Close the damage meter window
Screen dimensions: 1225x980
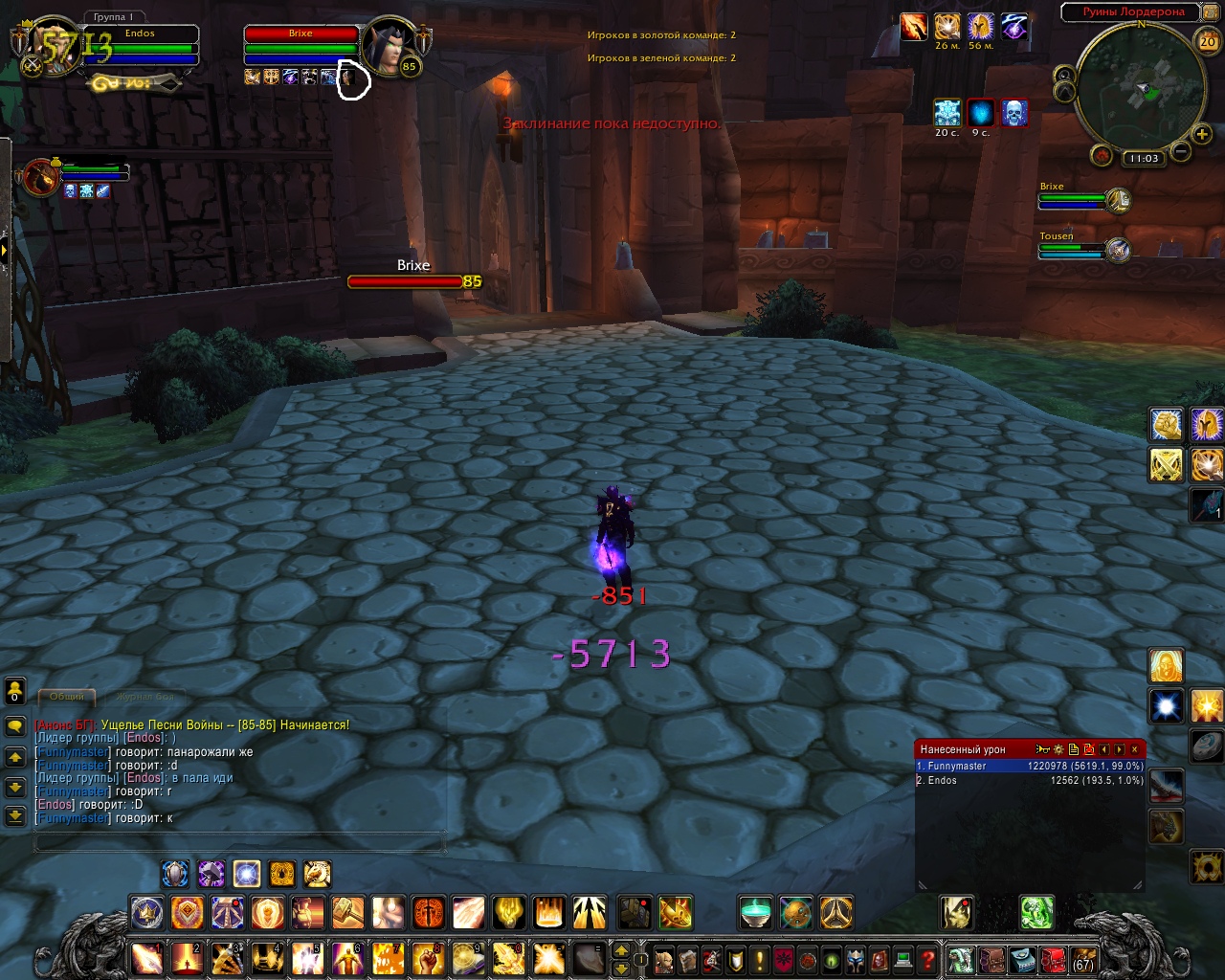[1135, 749]
